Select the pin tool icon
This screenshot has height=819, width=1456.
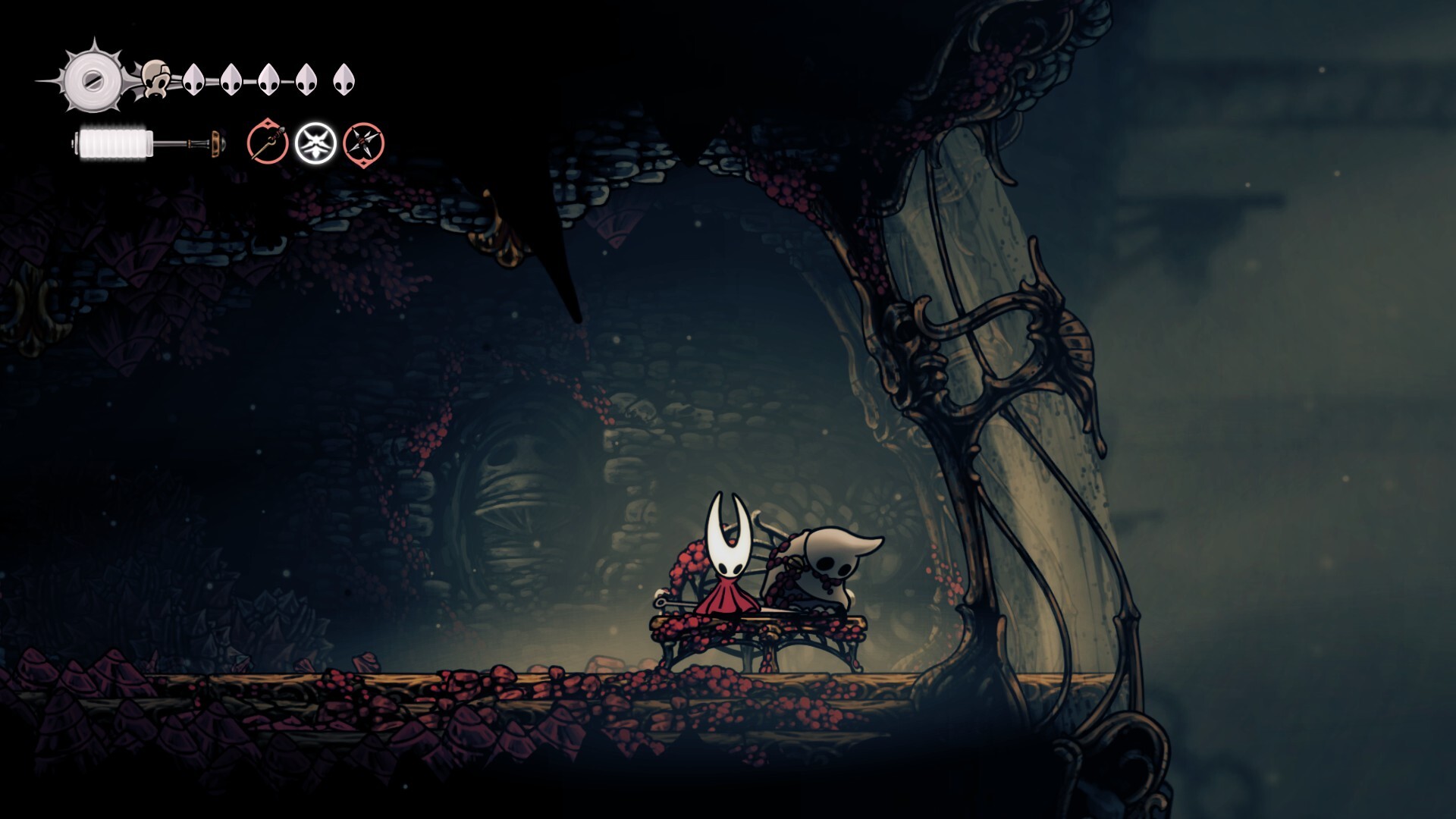click(267, 142)
